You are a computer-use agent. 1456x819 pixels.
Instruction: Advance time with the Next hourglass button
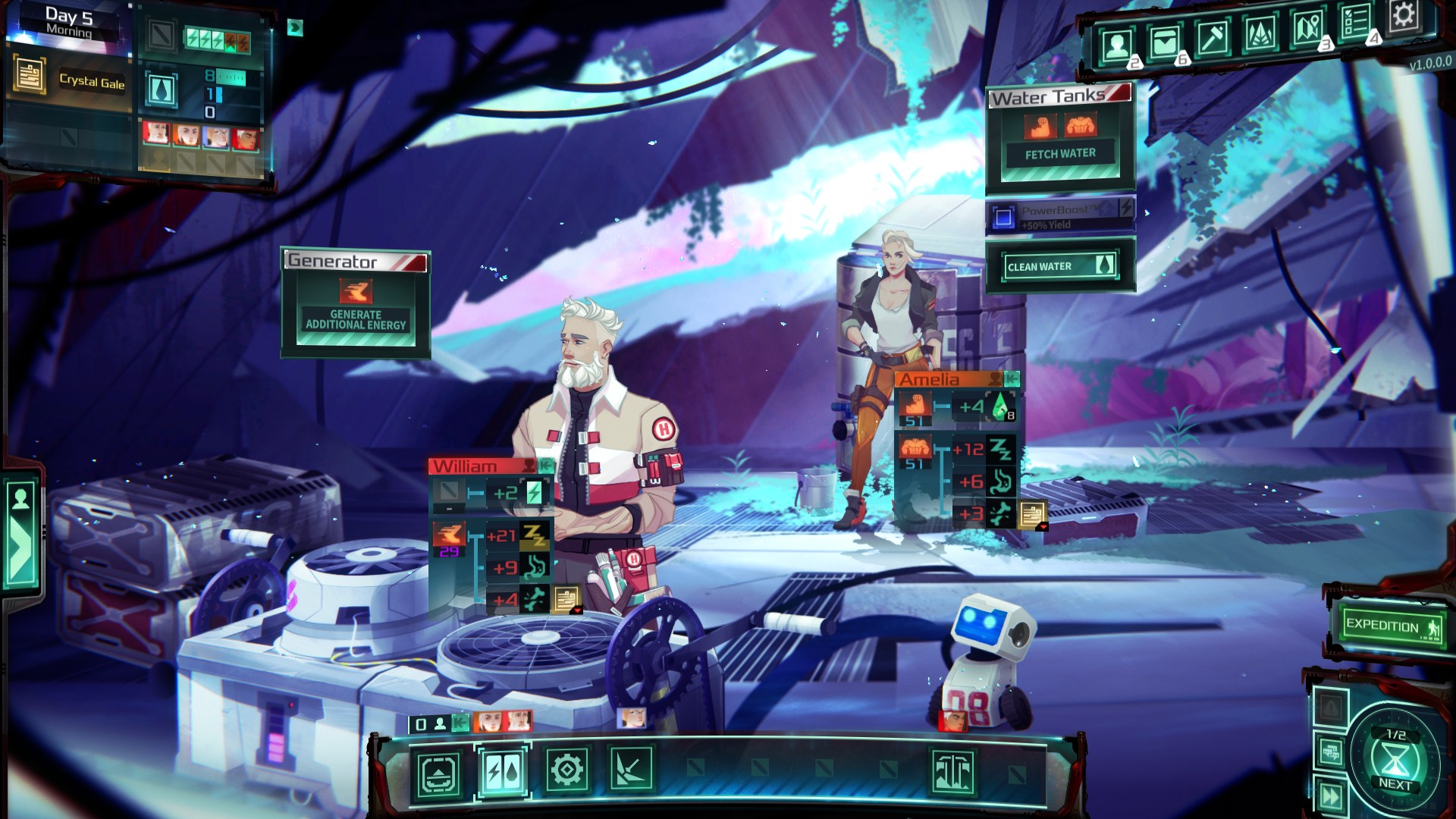coord(1394,760)
